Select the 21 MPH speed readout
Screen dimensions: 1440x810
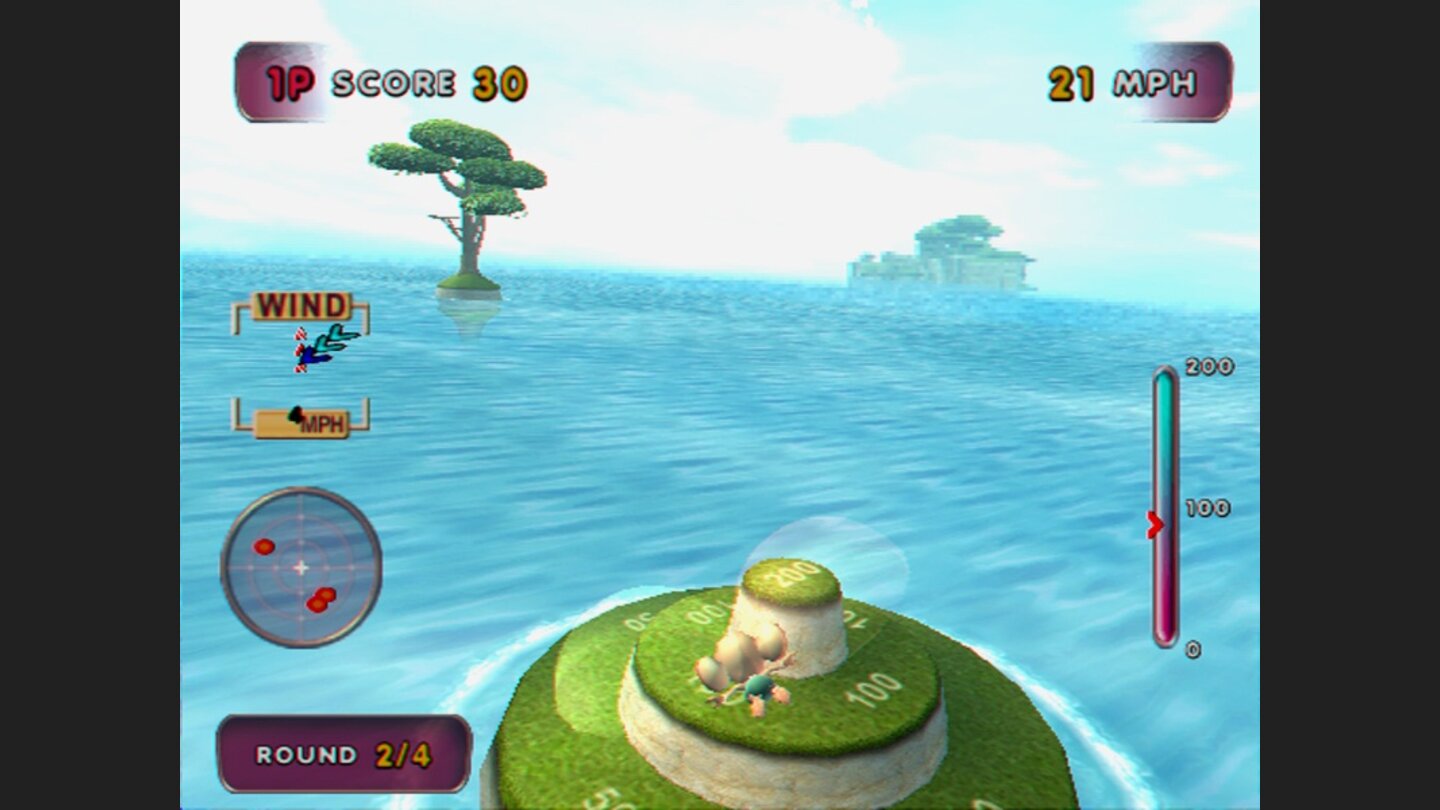[1118, 82]
